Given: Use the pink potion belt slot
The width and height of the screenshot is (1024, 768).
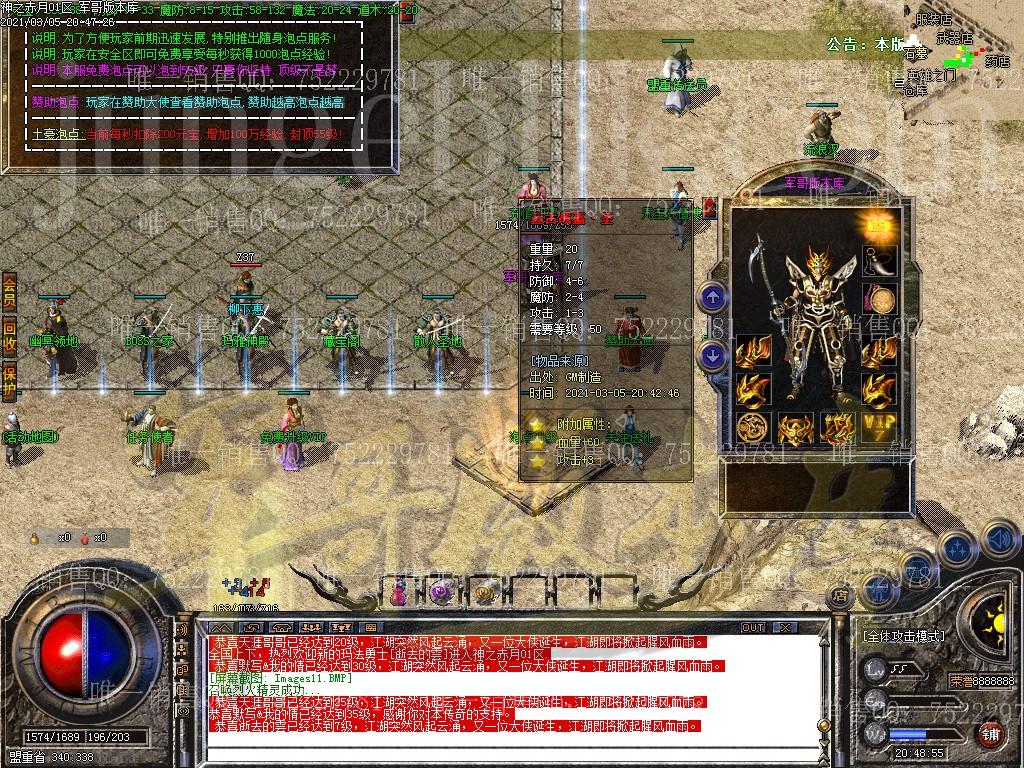Looking at the screenshot, I should coord(399,592).
